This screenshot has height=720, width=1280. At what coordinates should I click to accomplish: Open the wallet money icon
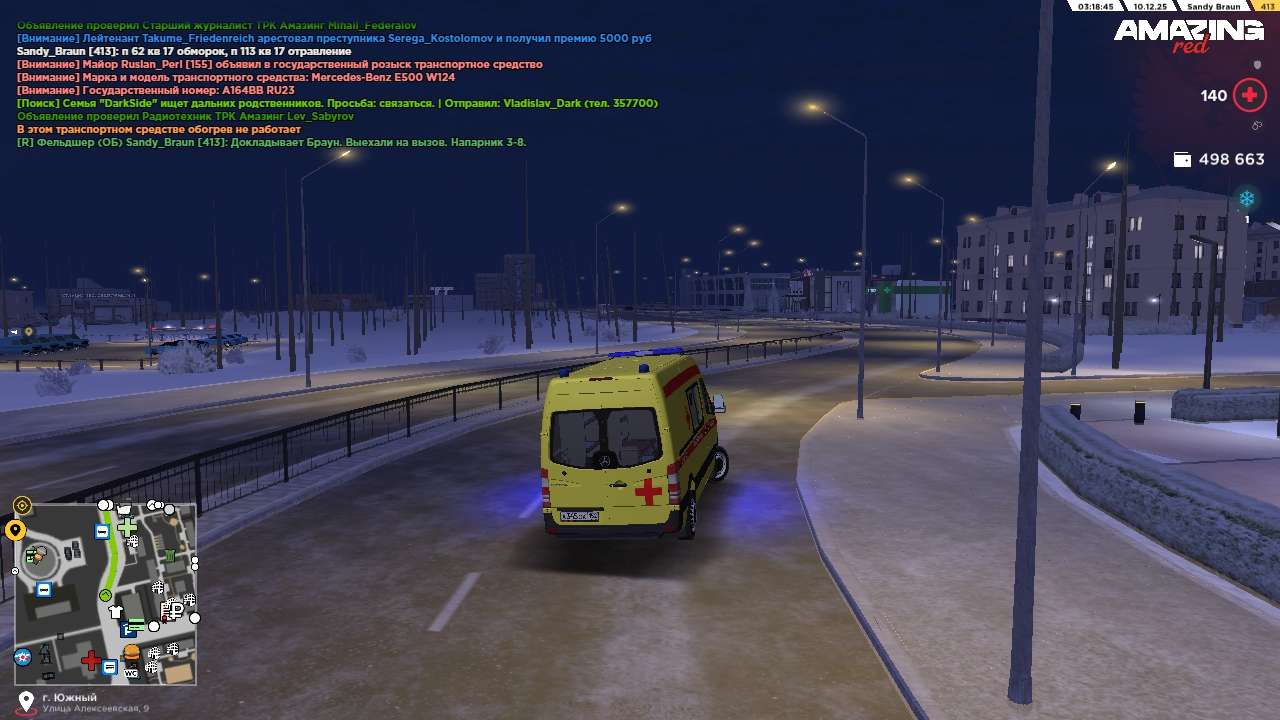point(1182,159)
